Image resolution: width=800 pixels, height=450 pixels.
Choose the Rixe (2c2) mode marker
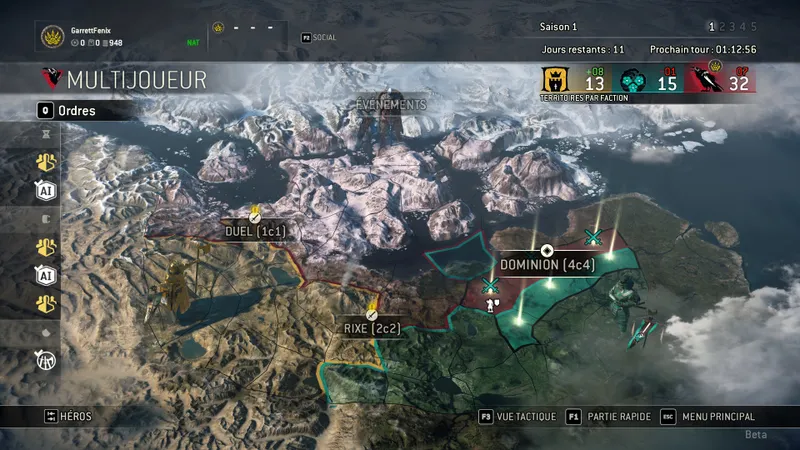point(371,327)
